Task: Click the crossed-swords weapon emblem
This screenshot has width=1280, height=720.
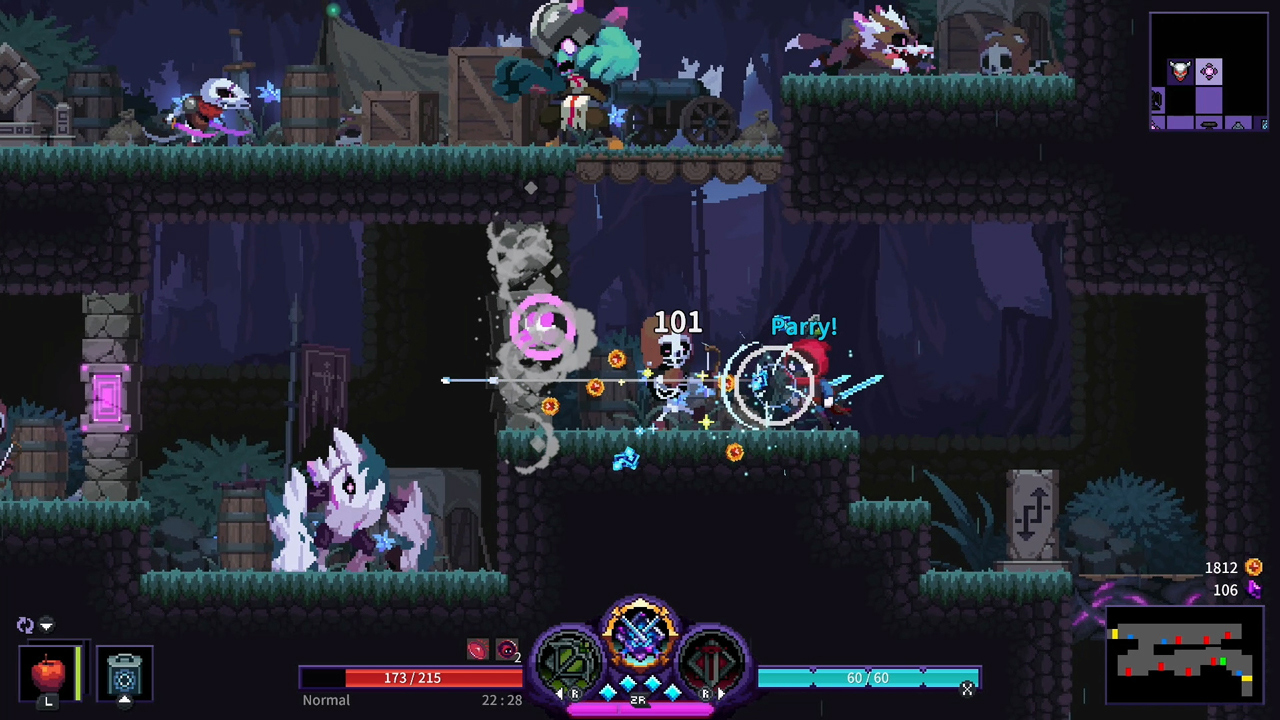Action: pyautogui.click(x=641, y=635)
